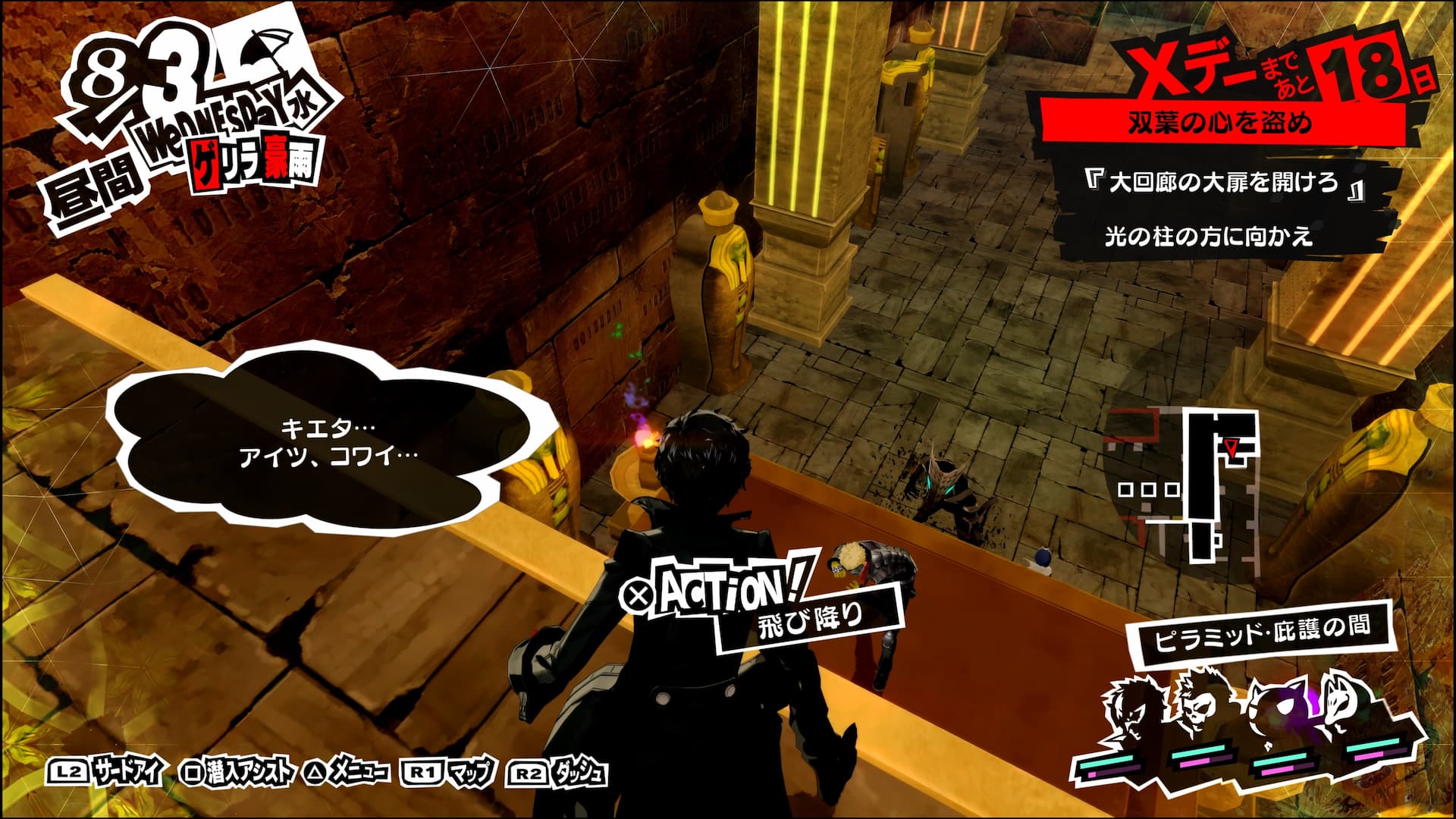This screenshot has width=1456, height=819.
Task: Select the 双葉の心を盗め mission banner
Action: [x=1219, y=121]
